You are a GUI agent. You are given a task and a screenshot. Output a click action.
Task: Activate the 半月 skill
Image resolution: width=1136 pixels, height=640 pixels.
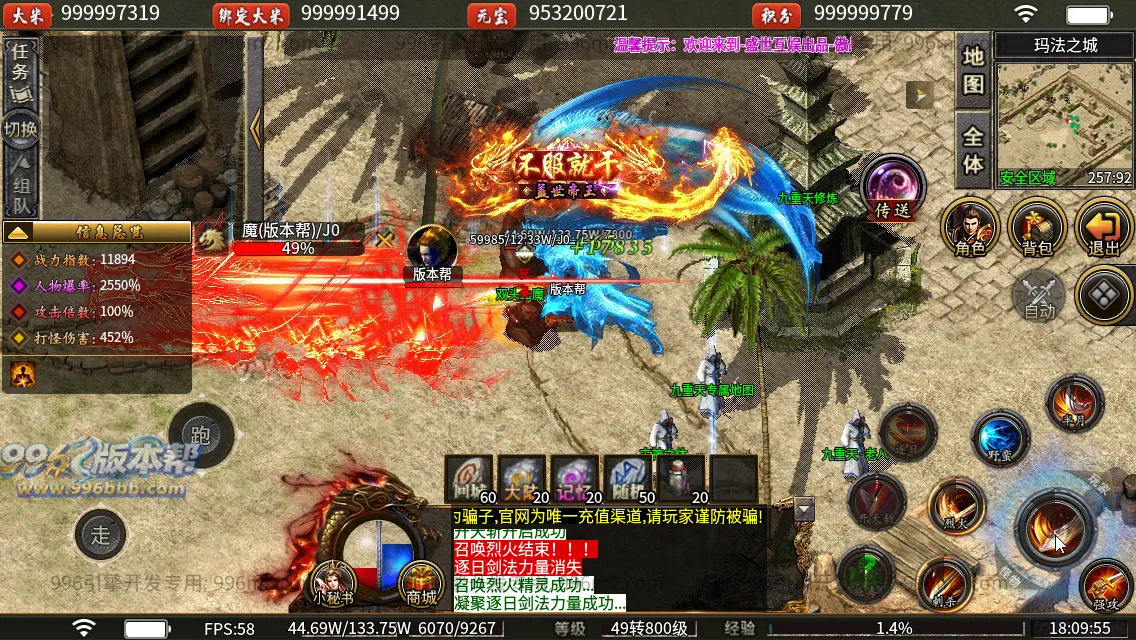pyautogui.click(x=1074, y=402)
